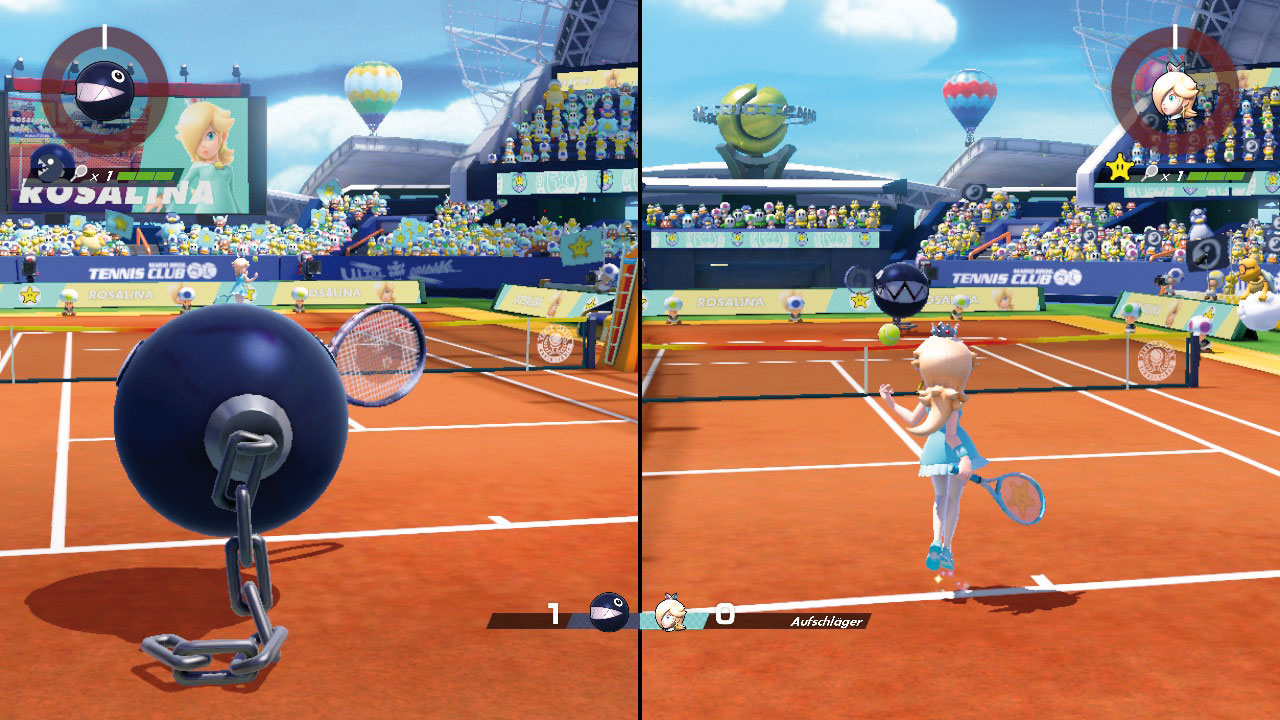Image resolution: width=1280 pixels, height=720 pixels.
Task: Click Chain Chomp's energy gauge portrait
Action: click(104, 91)
